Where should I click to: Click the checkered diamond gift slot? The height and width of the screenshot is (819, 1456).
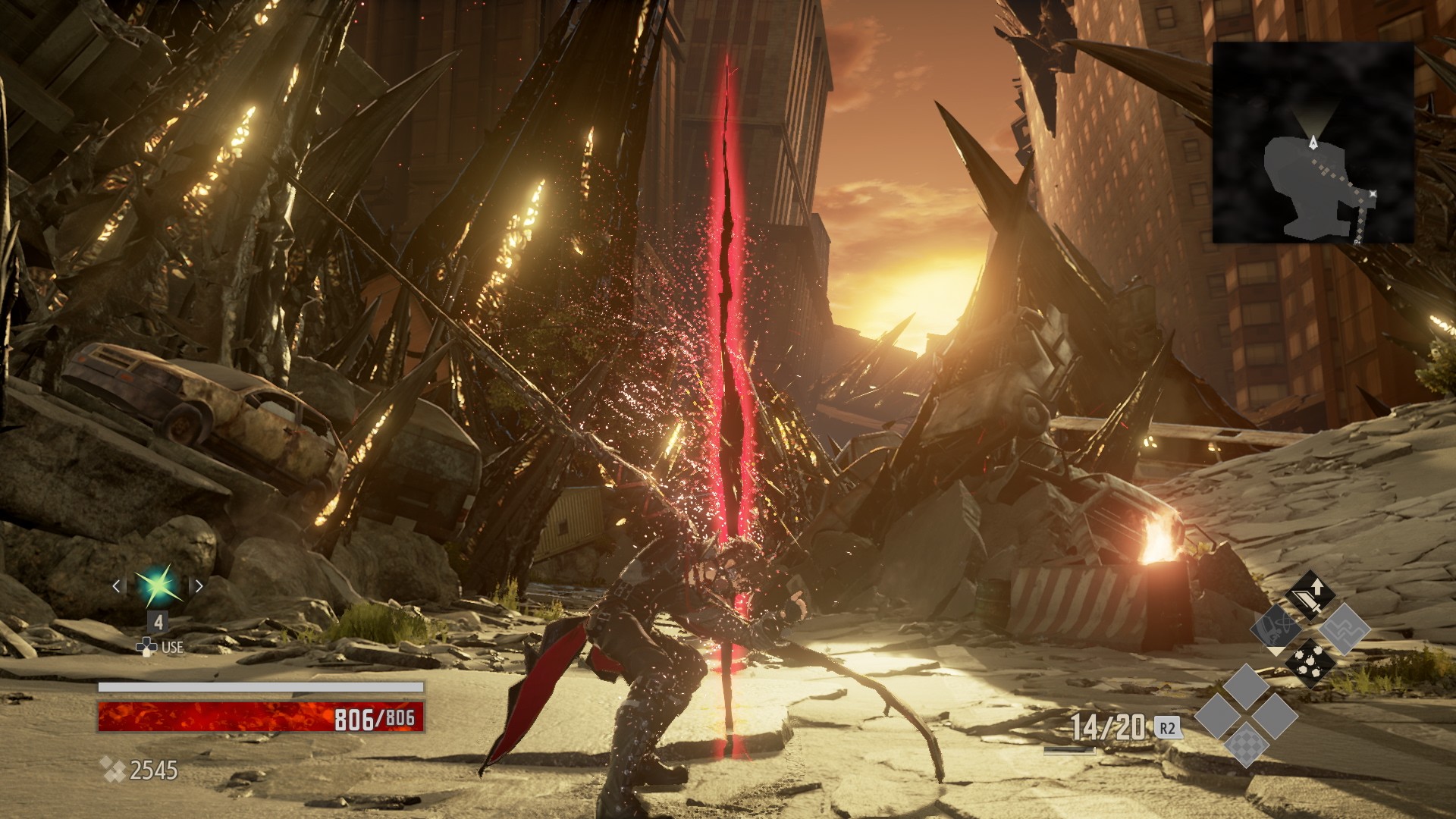1247,746
